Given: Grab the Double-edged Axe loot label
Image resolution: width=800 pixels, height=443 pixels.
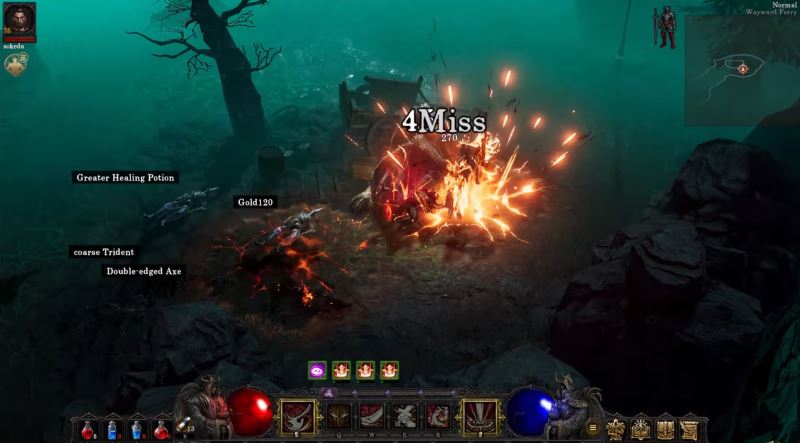Looking at the screenshot, I should pos(145,271).
